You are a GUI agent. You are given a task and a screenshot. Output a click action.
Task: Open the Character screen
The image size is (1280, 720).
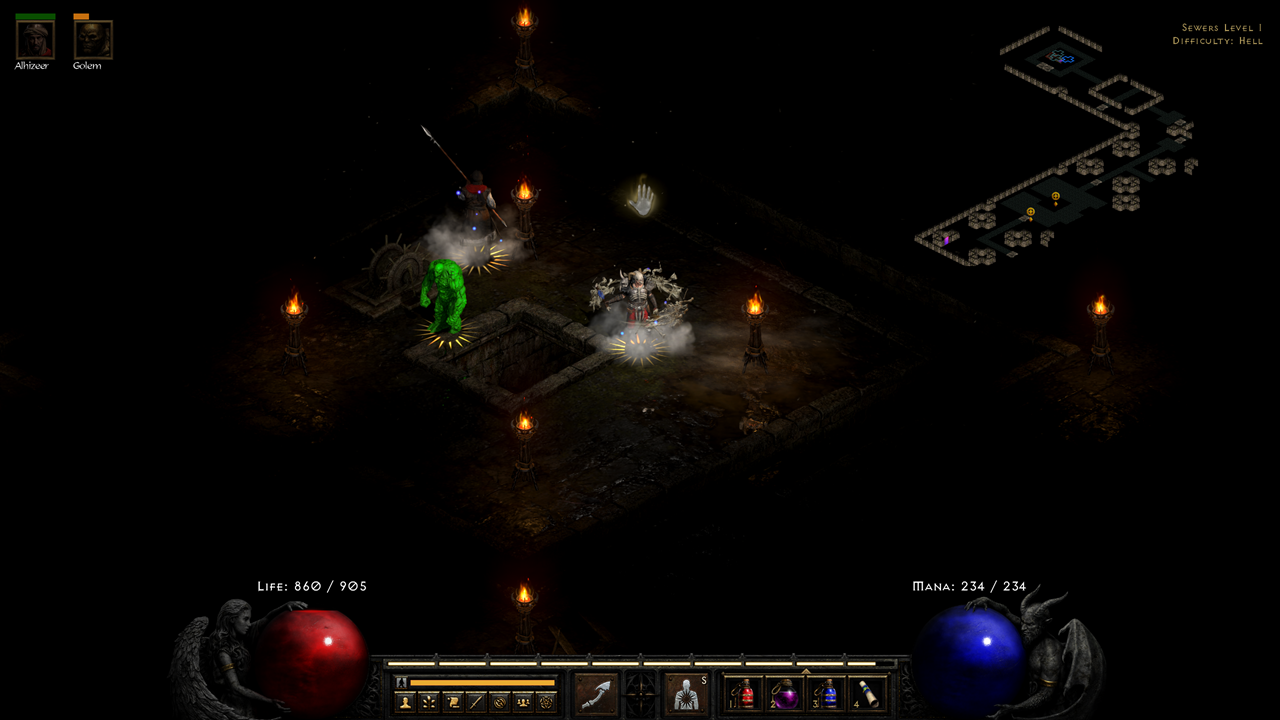[406, 702]
